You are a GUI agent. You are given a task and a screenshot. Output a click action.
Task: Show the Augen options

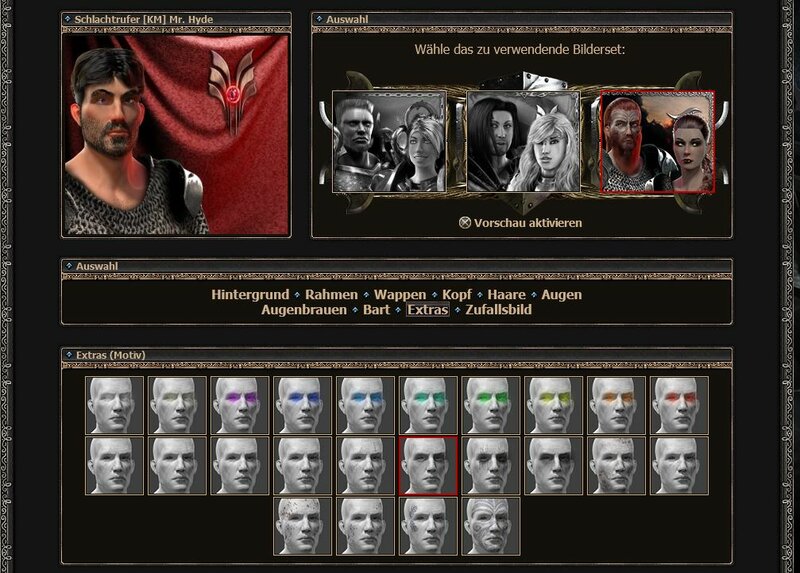coord(561,295)
